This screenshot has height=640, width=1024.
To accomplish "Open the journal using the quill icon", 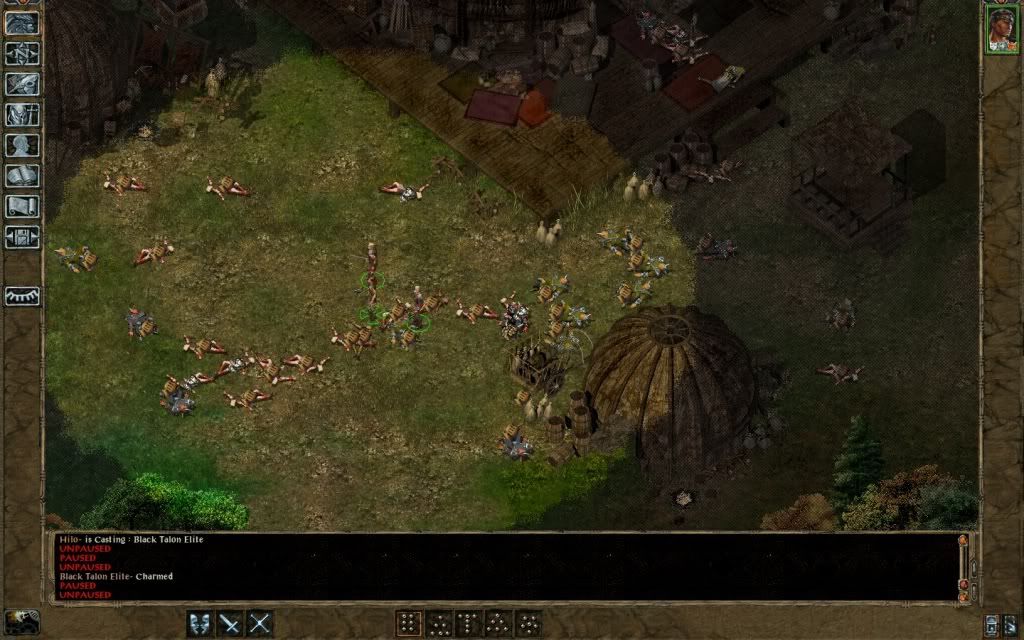I will pos(22,85).
